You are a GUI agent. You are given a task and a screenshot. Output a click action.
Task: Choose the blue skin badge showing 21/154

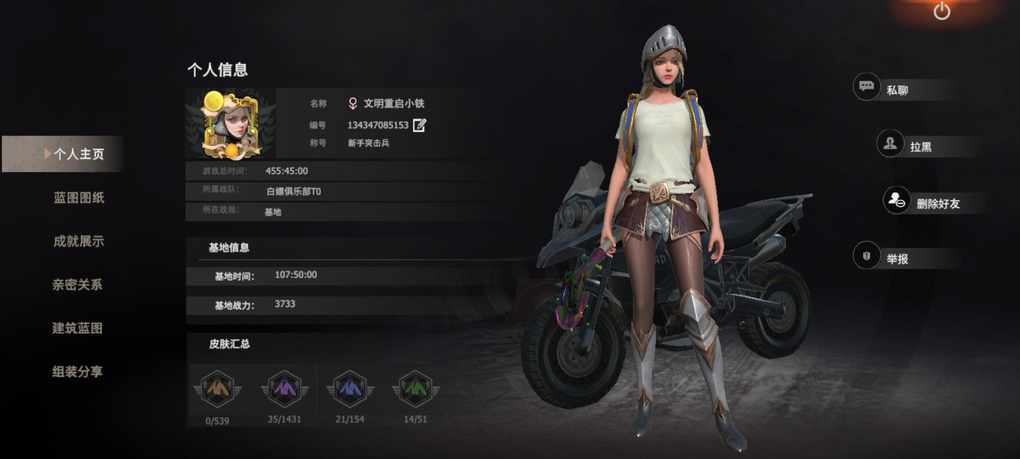[350, 387]
